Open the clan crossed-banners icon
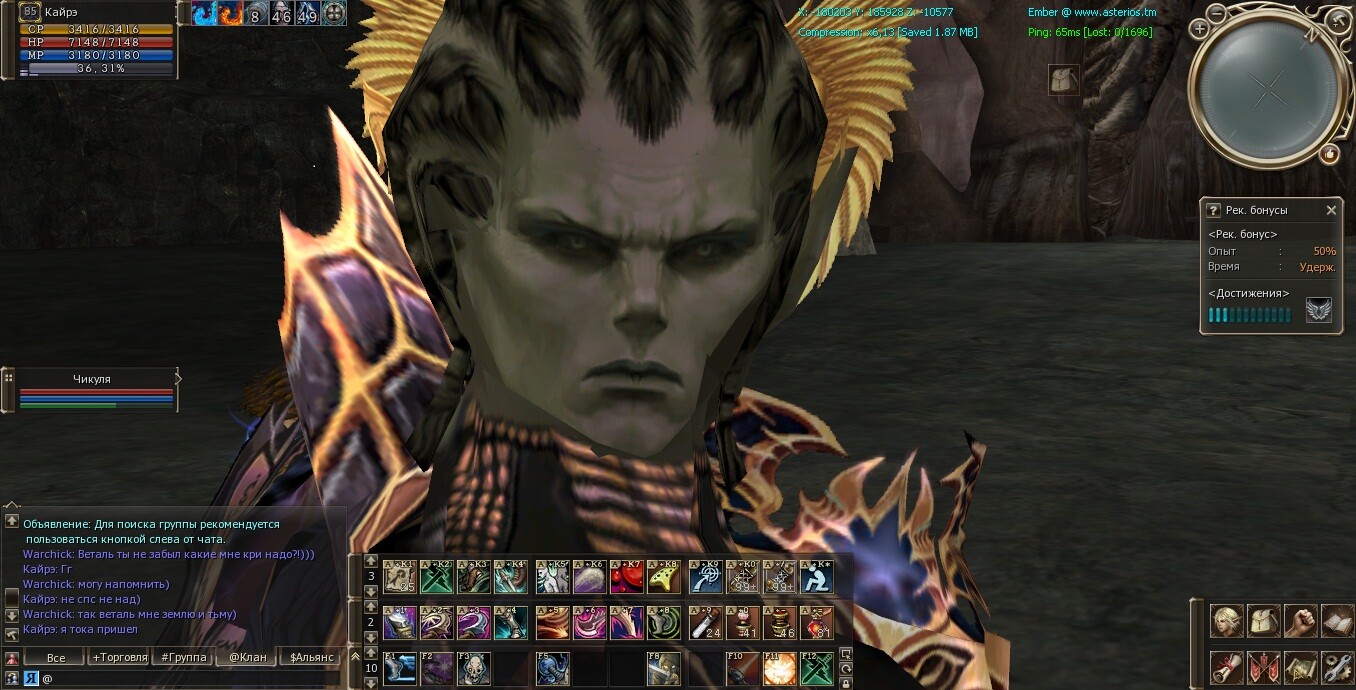This screenshot has height=690, width=1356. pos(1264,666)
